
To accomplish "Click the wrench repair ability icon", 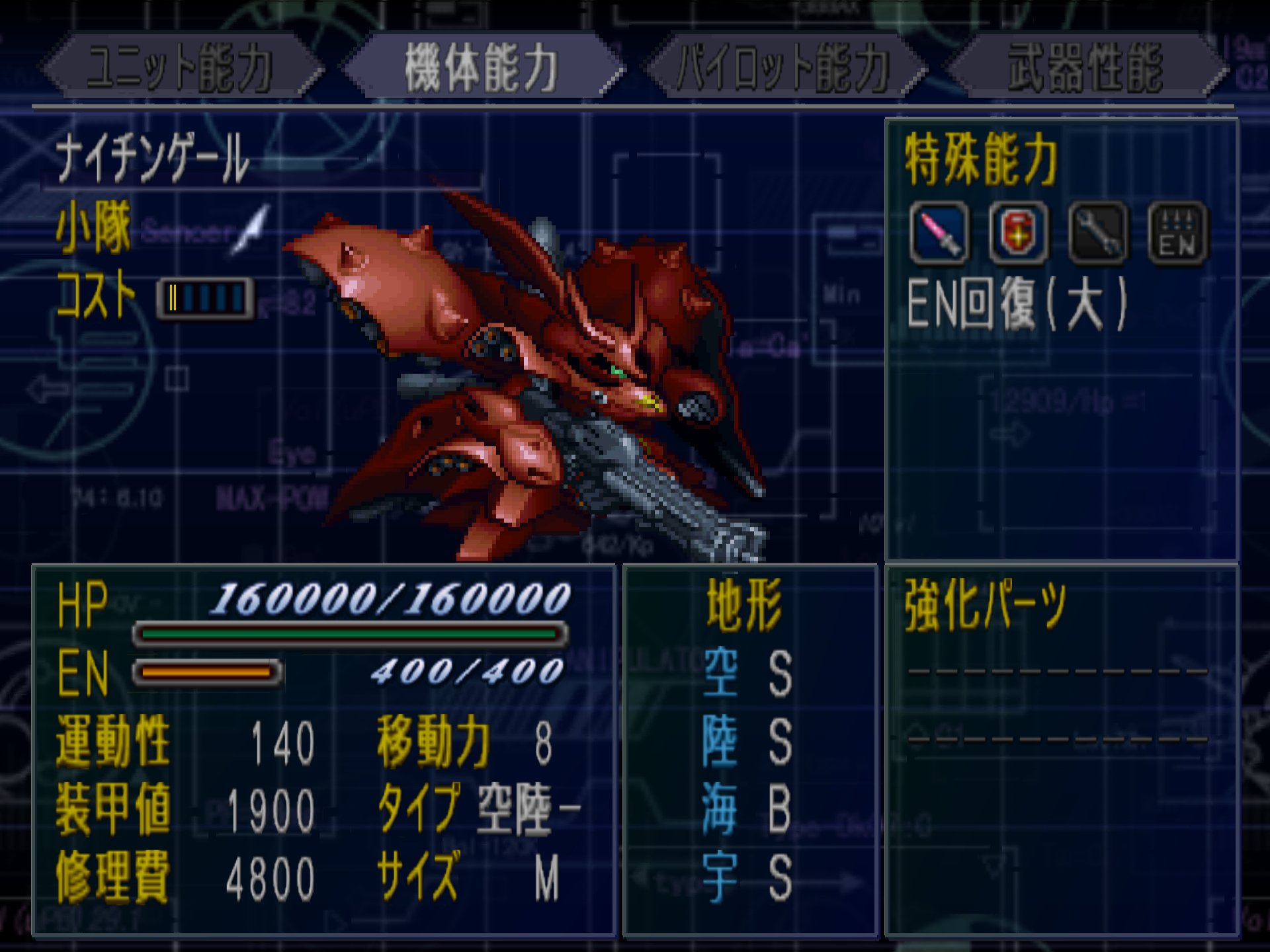I will [1098, 233].
